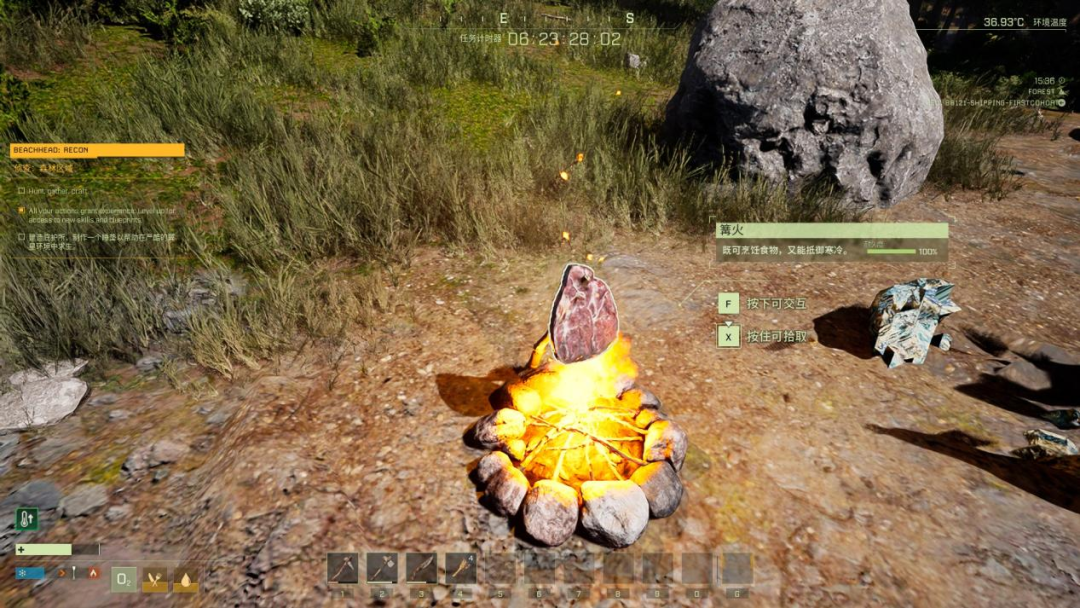
Task: Select the axe in hotbar slot 2
Action: 382,568
